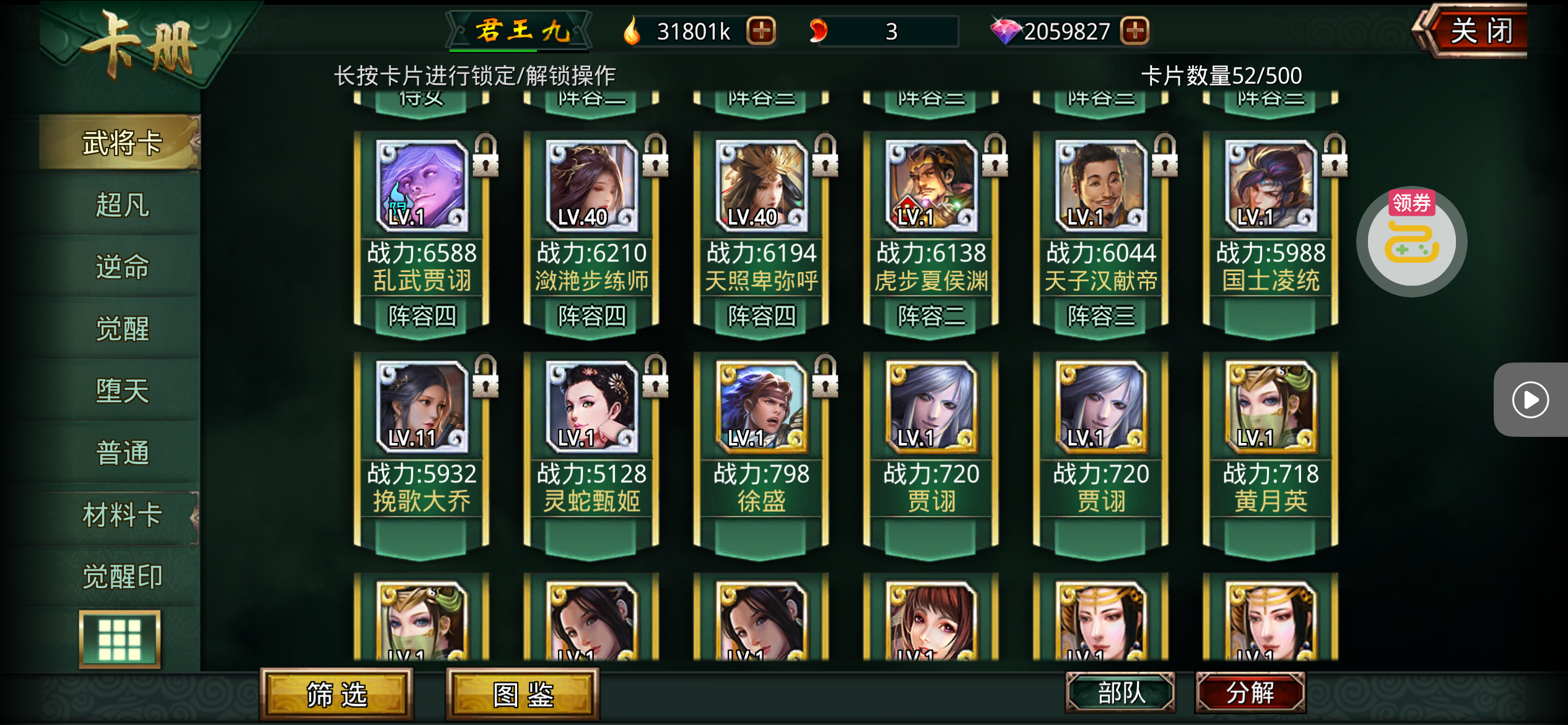1568x725 pixels.
Task: Close the card album with 关闭
Action: tap(1480, 31)
